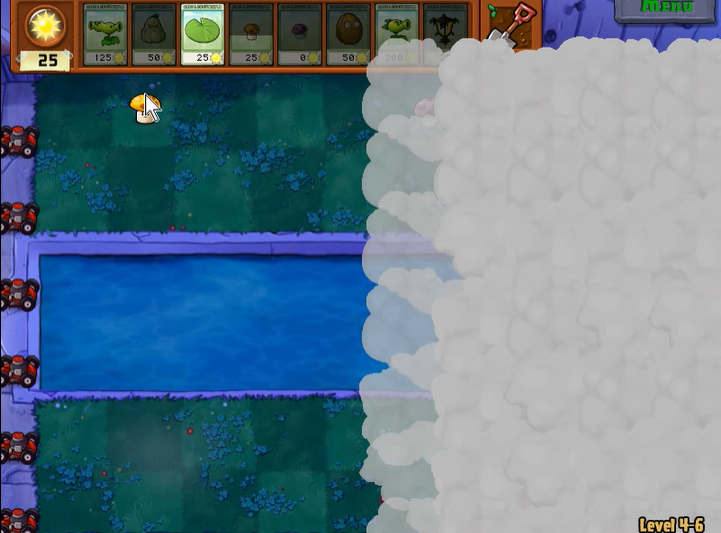Choose the Squash seed packet
The height and width of the screenshot is (533, 721).
(x=154, y=33)
